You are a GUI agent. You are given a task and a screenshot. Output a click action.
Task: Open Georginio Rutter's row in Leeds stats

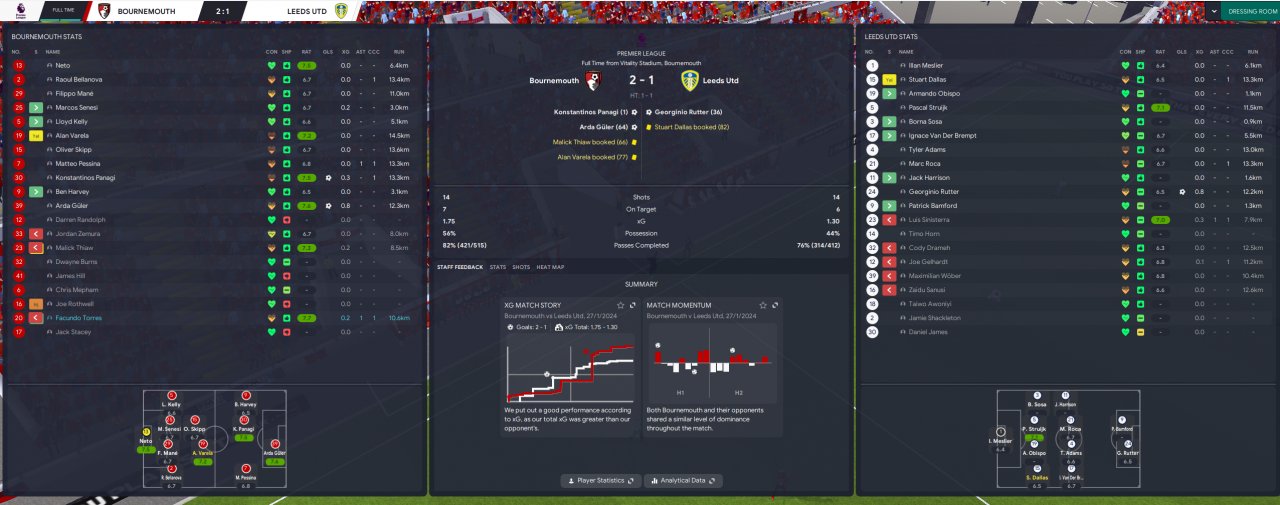click(934, 191)
